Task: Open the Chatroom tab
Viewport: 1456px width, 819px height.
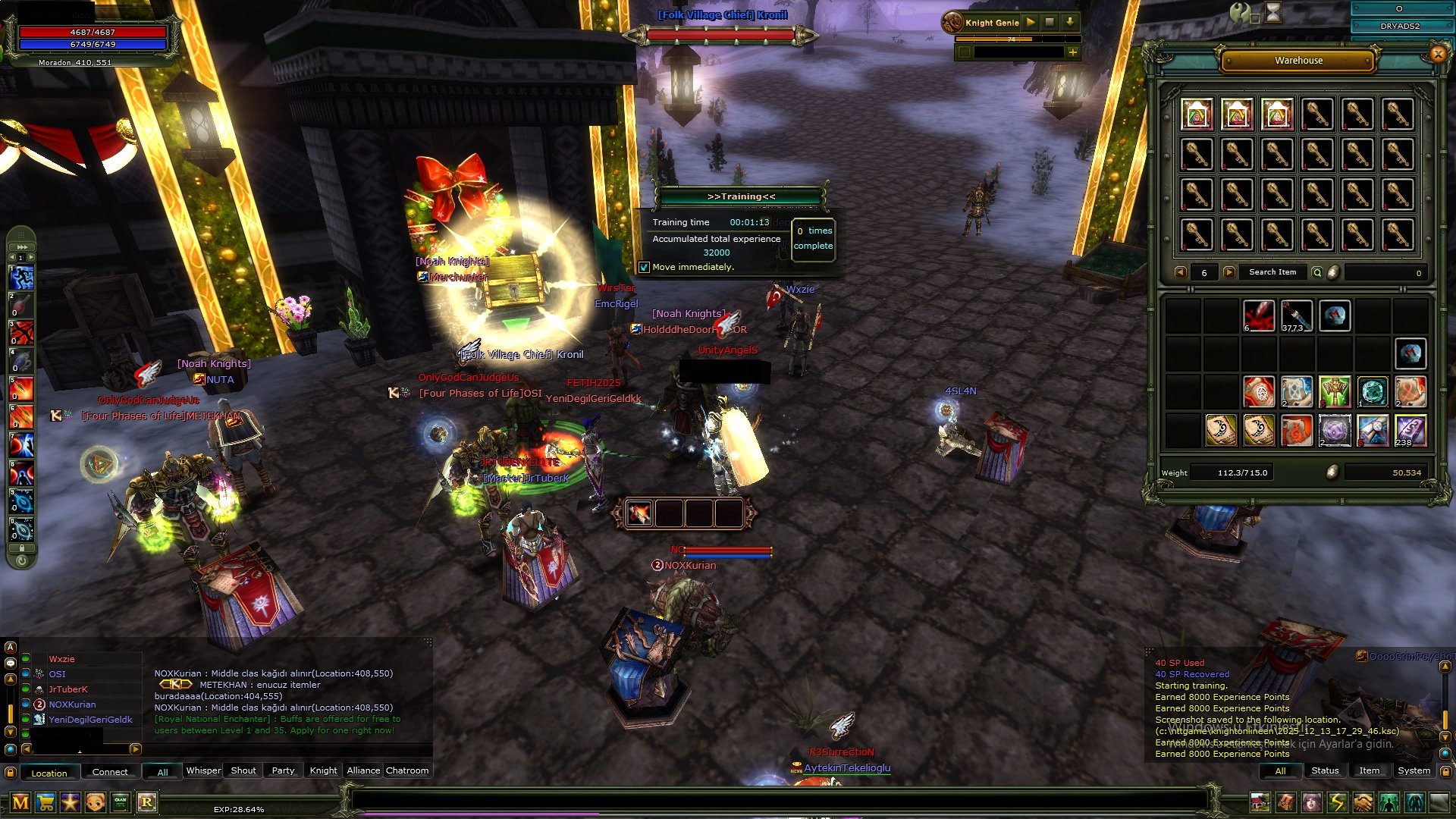Action: 407,770
